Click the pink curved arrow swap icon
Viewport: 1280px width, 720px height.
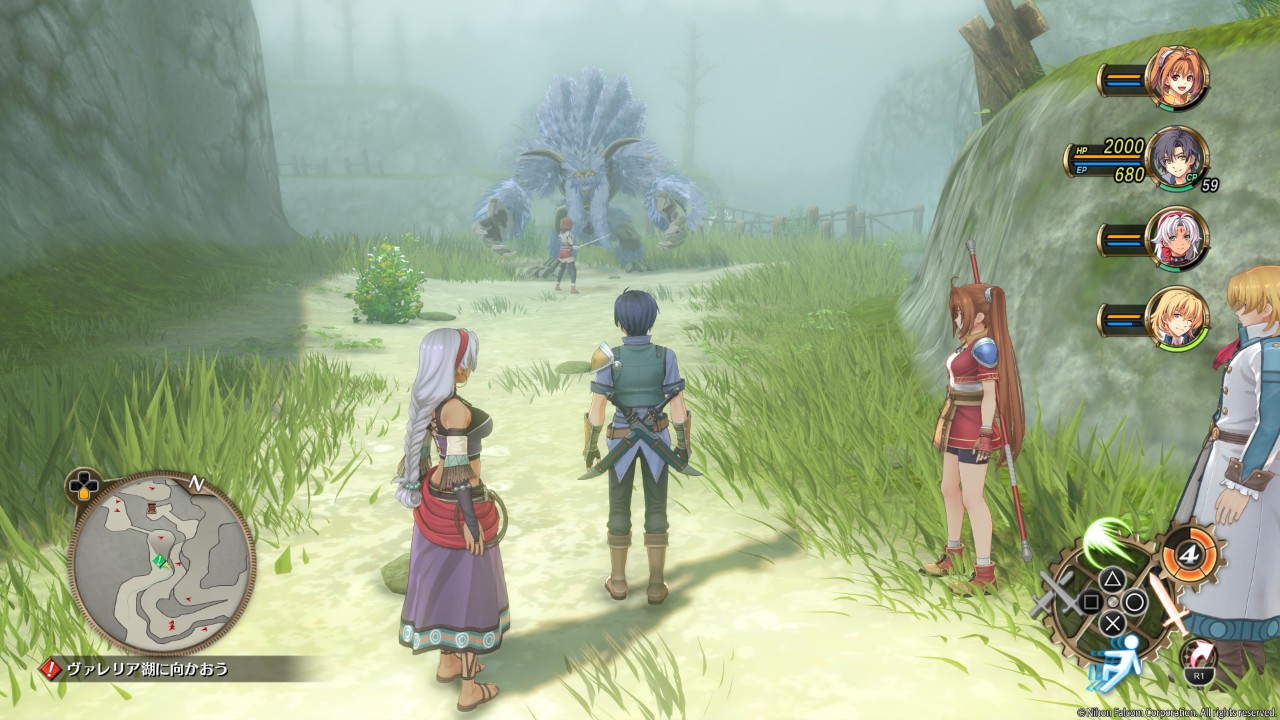pyautogui.click(x=1197, y=657)
